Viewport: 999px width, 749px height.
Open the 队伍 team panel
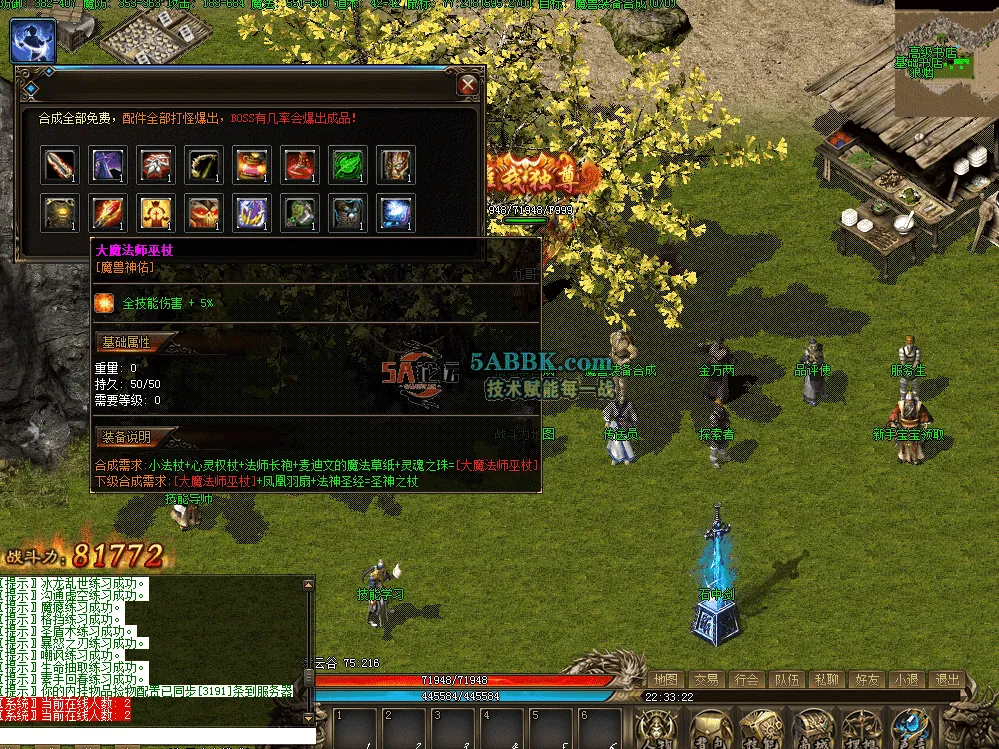coord(786,680)
